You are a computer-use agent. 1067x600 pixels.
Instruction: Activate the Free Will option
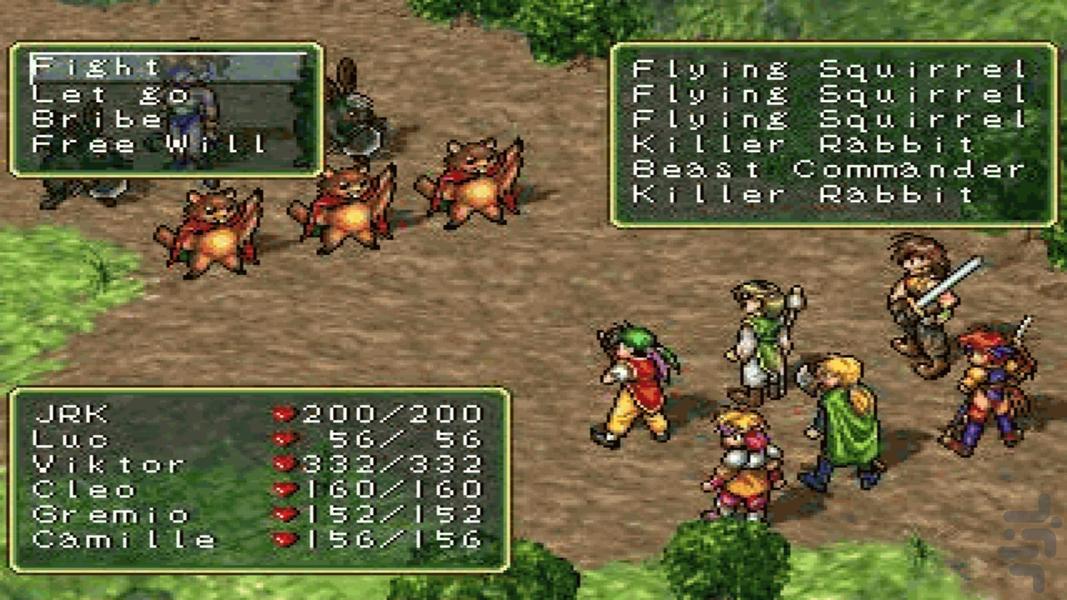tap(150, 144)
